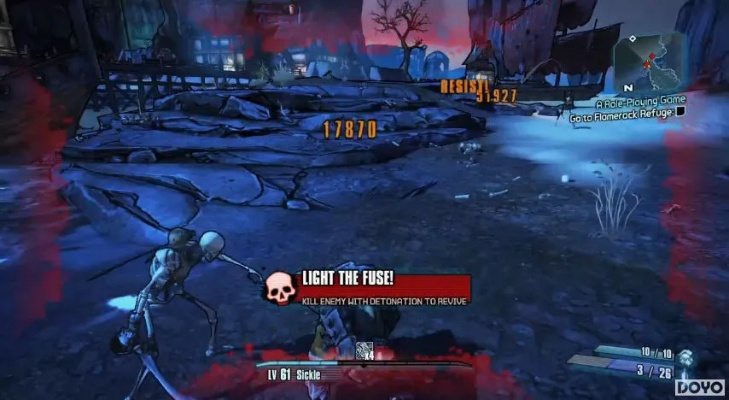
Task: Click the skull icon beside Light the Fuse
Action: 281,288
